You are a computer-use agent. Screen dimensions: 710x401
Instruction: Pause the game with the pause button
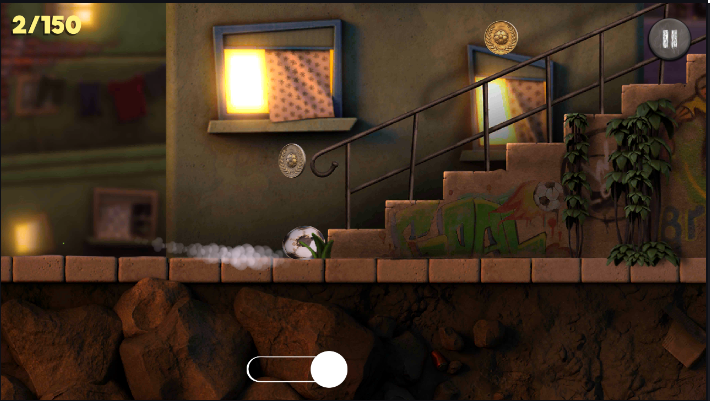coord(669,40)
